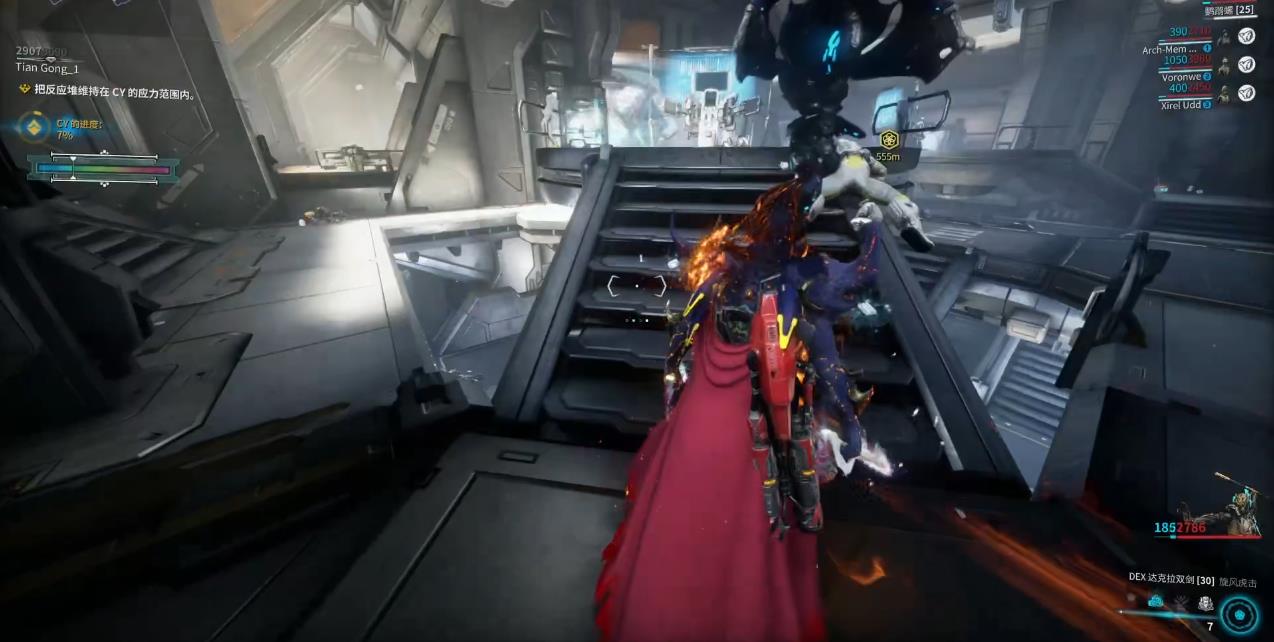This screenshot has width=1274, height=642.
Task: Click the circular glowing ability wheel
Action: point(1240,613)
